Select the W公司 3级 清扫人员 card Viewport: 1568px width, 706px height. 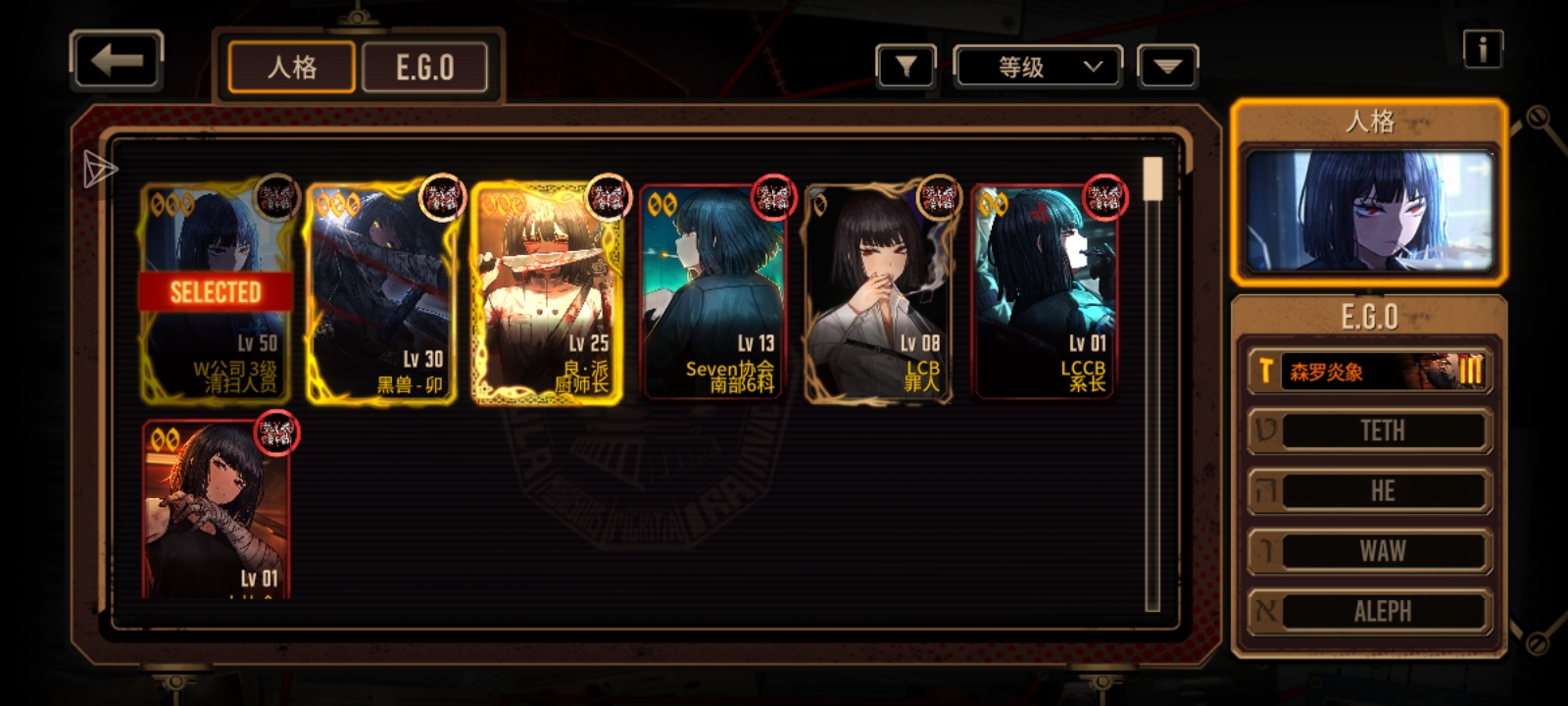pos(217,292)
